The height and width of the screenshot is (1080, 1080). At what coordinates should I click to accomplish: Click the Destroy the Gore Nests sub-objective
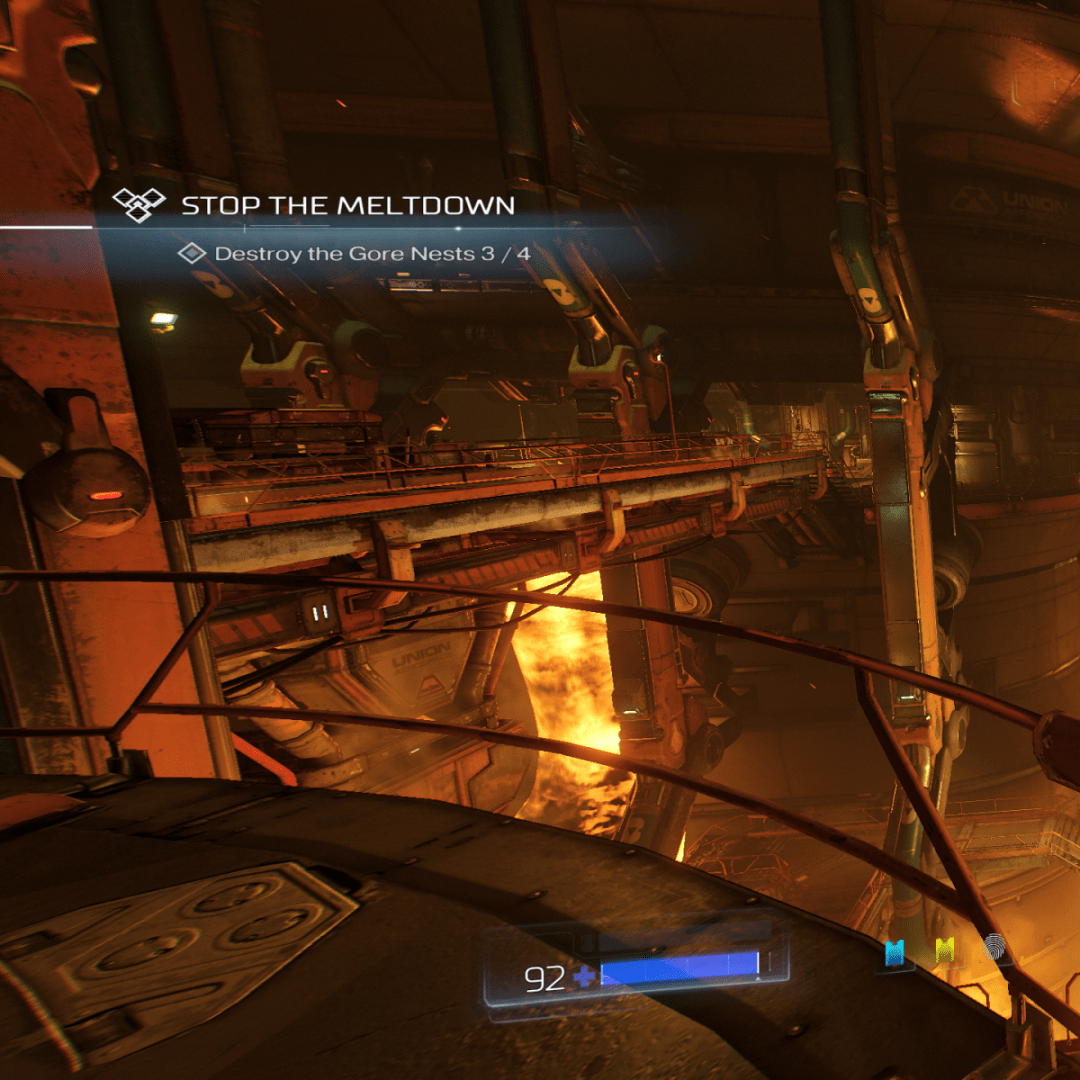click(x=371, y=254)
